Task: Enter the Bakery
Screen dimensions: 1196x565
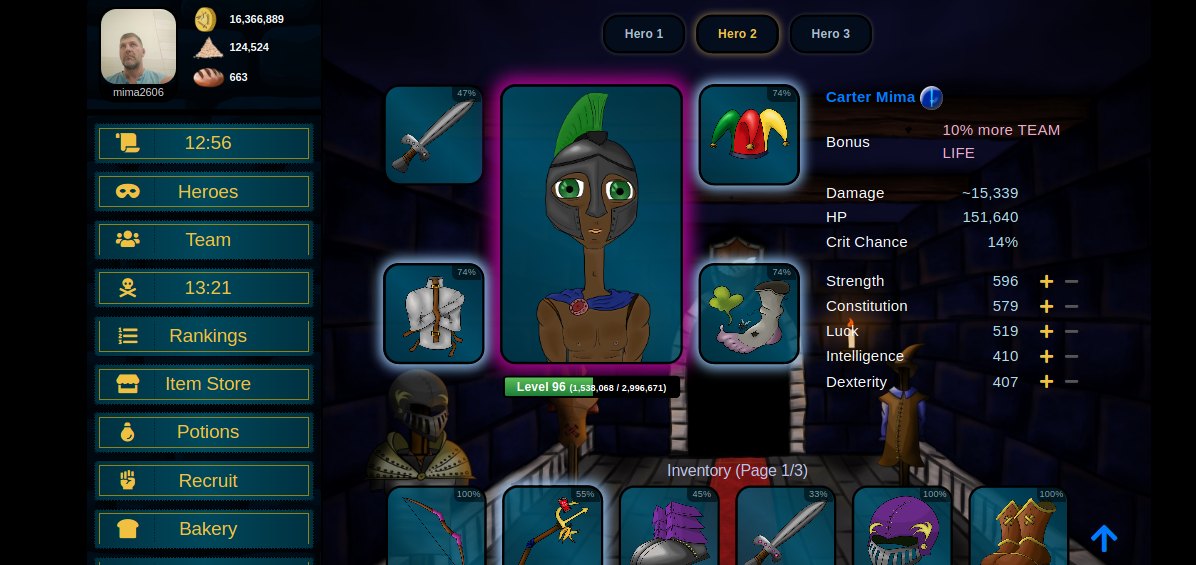Action: click(x=204, y=529)
